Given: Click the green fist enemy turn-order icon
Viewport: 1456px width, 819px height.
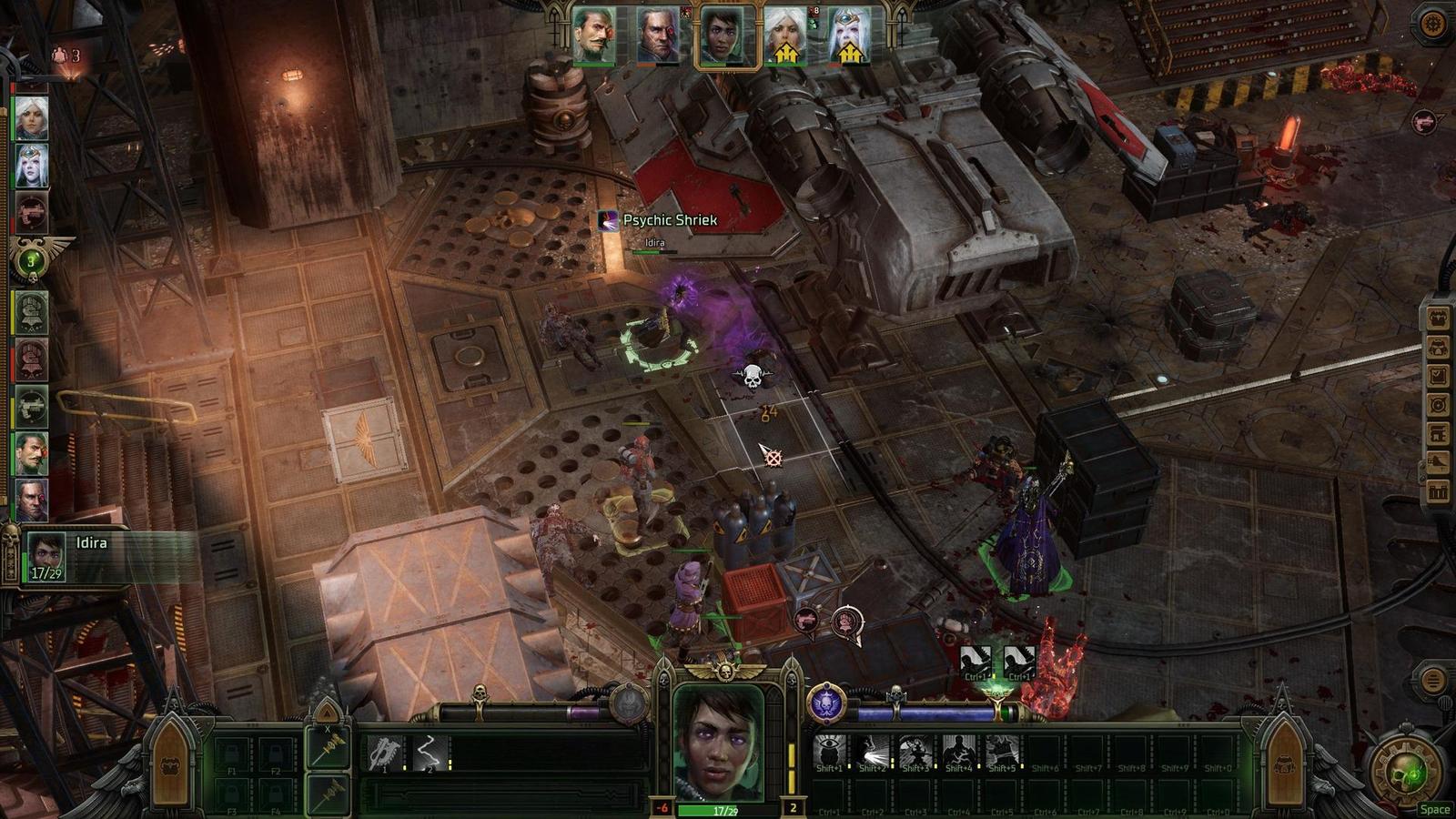Looking at the screenshot, I should [31, 313].
